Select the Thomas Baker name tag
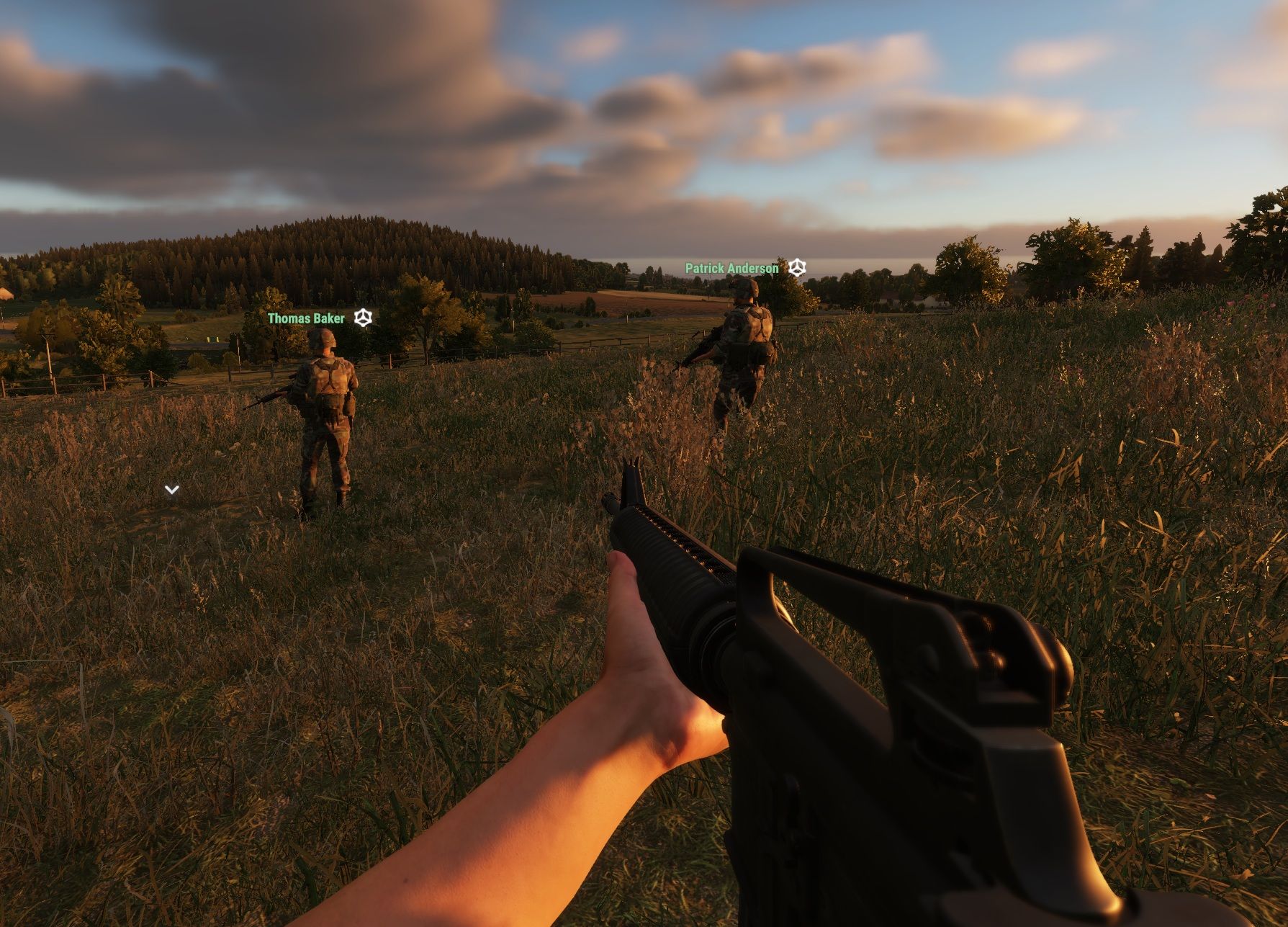This screenshot has width=1288, height=927. pos(306,318)
